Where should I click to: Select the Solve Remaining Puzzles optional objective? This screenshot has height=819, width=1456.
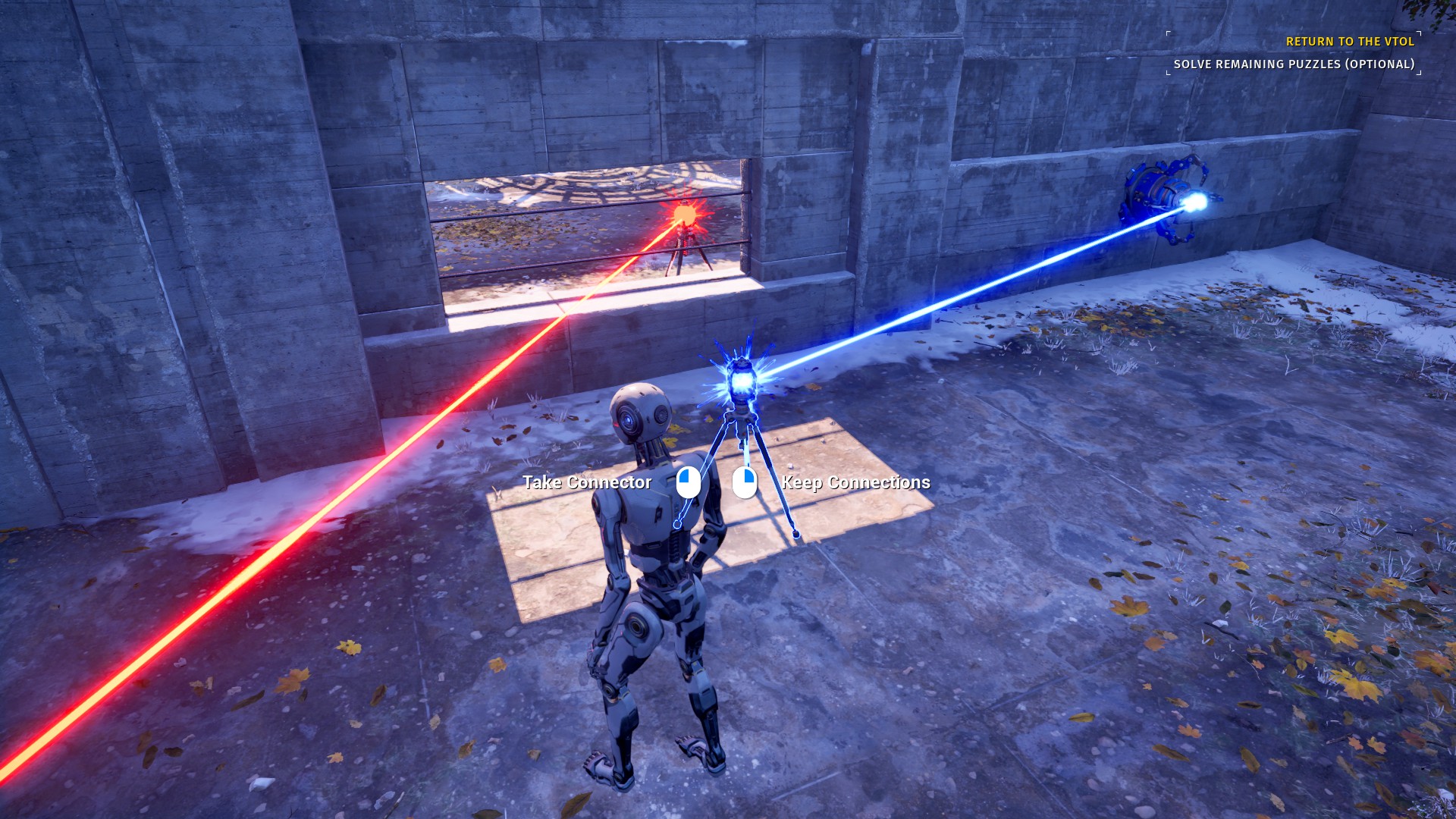1294,64
